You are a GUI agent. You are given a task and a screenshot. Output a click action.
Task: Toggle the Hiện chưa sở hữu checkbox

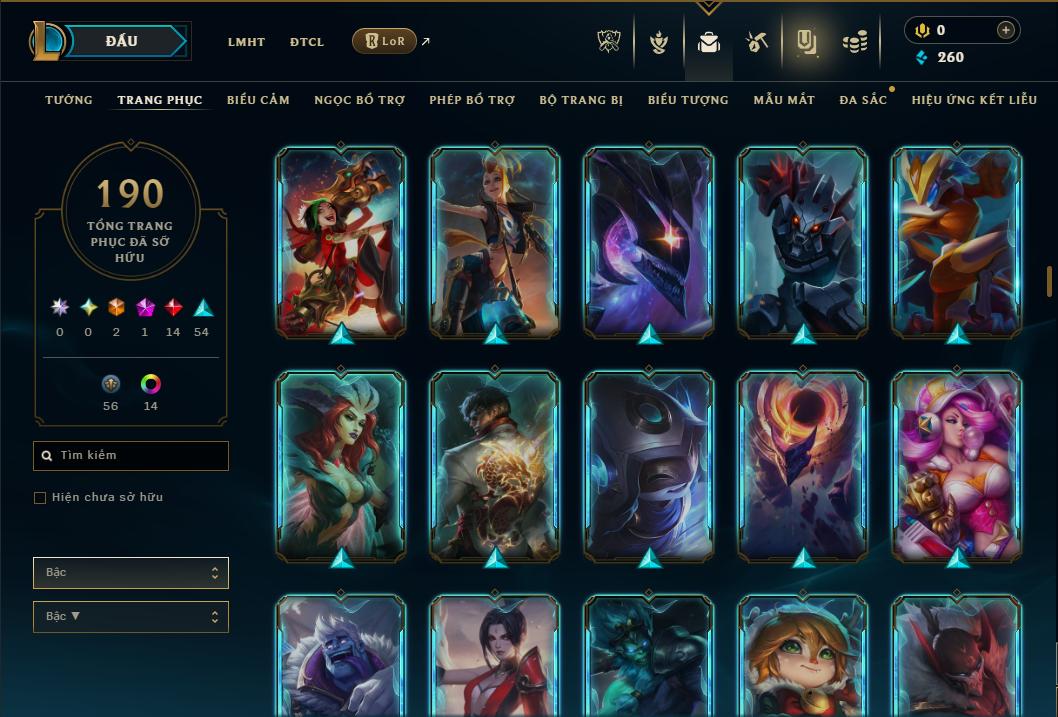click(40, 498)
